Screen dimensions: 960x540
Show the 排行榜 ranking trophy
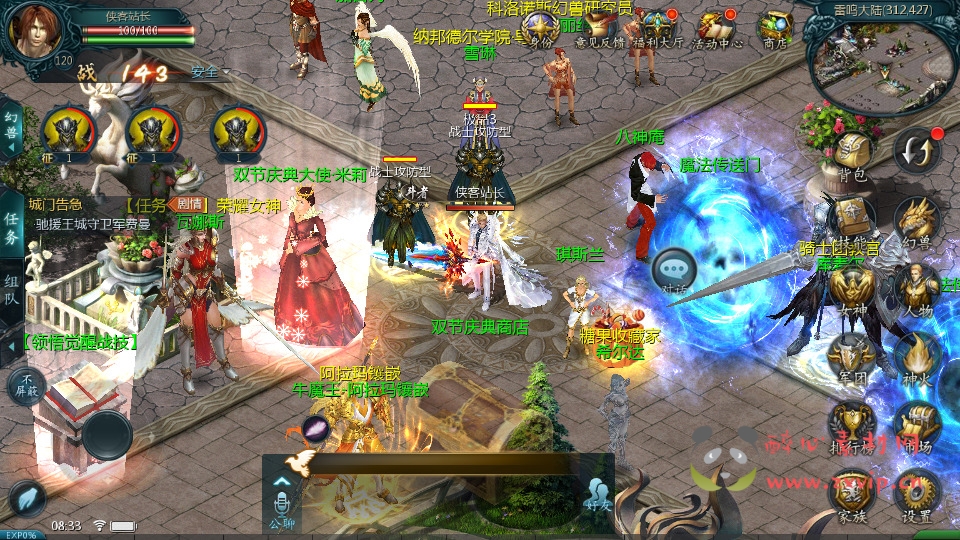(x=852, y=425)
